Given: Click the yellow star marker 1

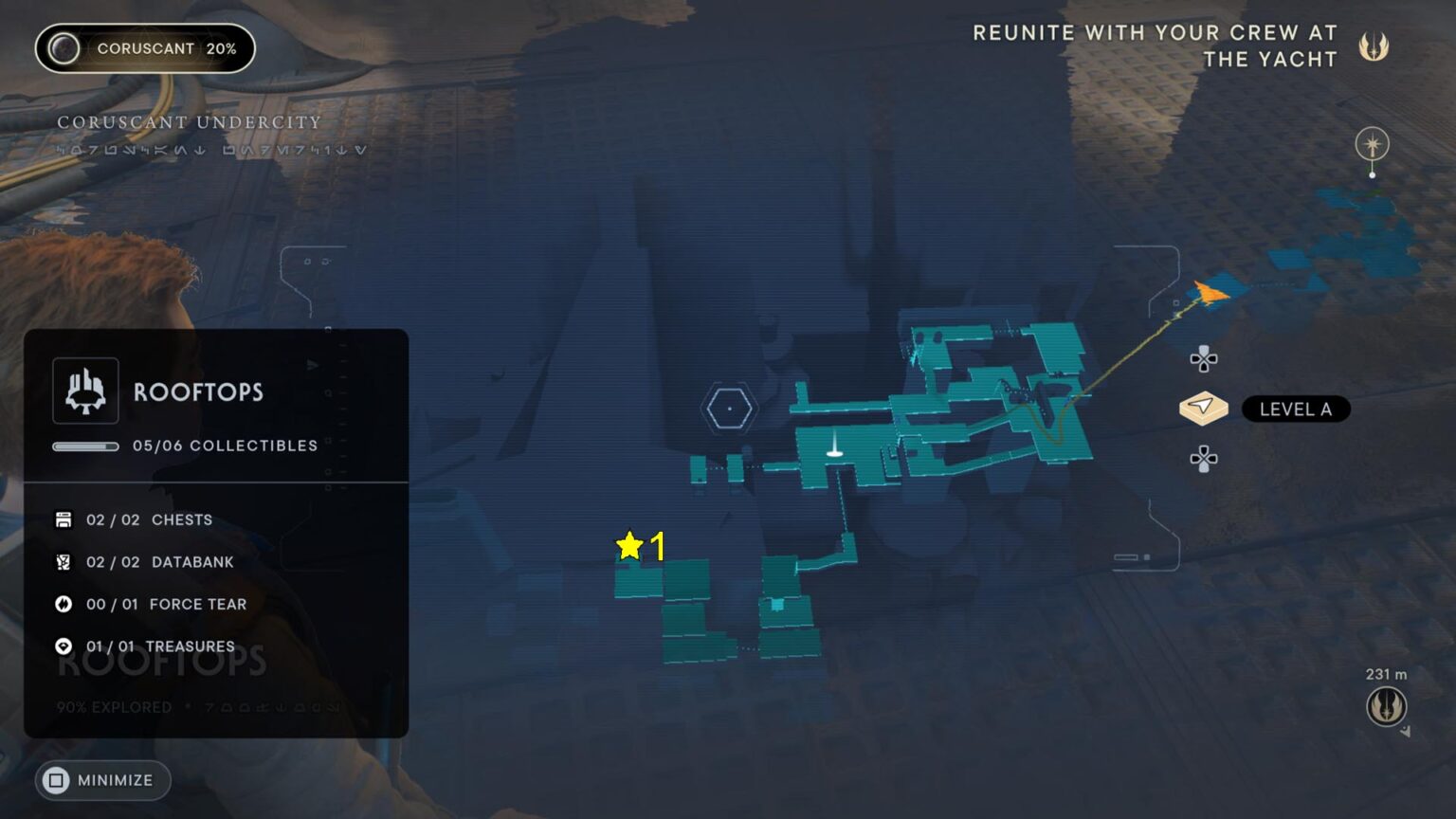Looking at the screenshot, I should 629,544.
